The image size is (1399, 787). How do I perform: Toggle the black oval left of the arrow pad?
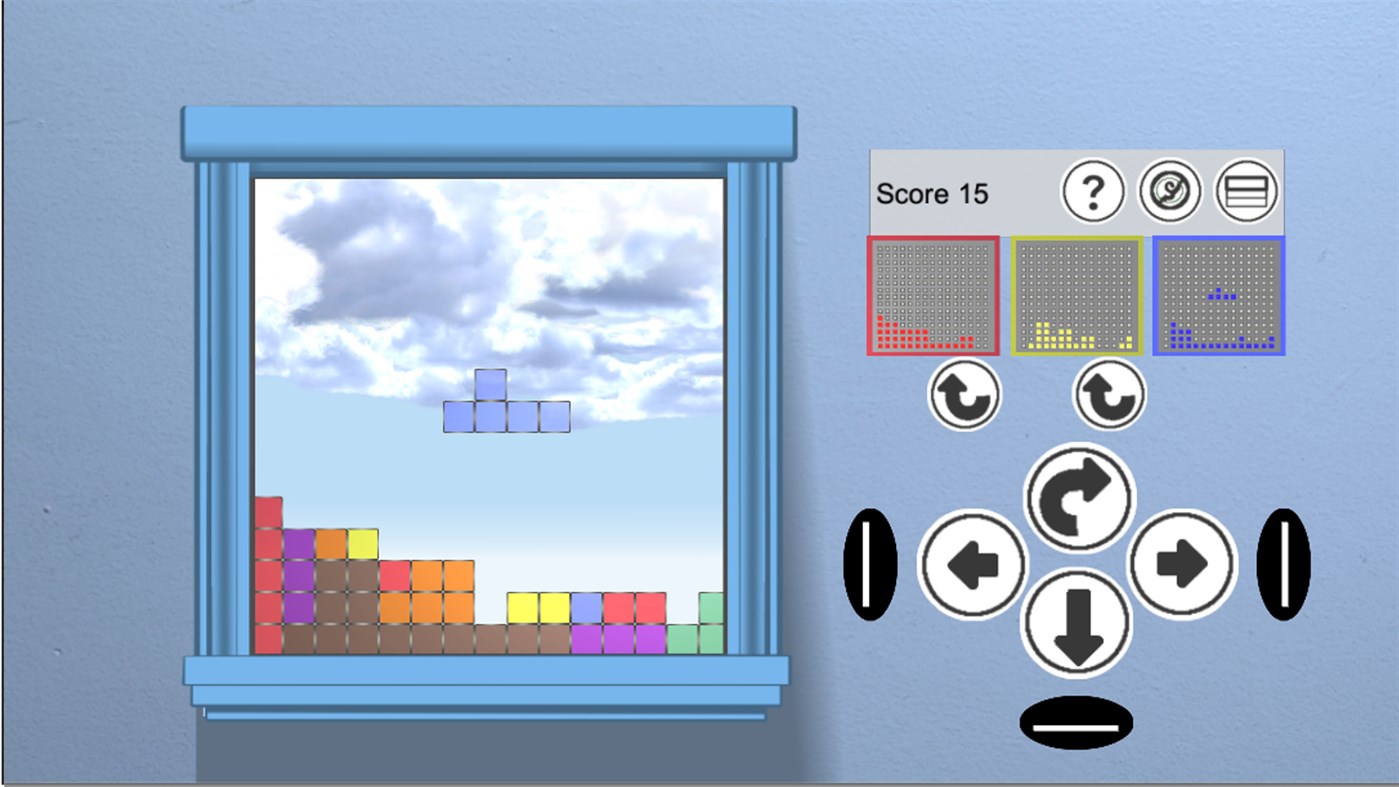click(x=868, y=565)
